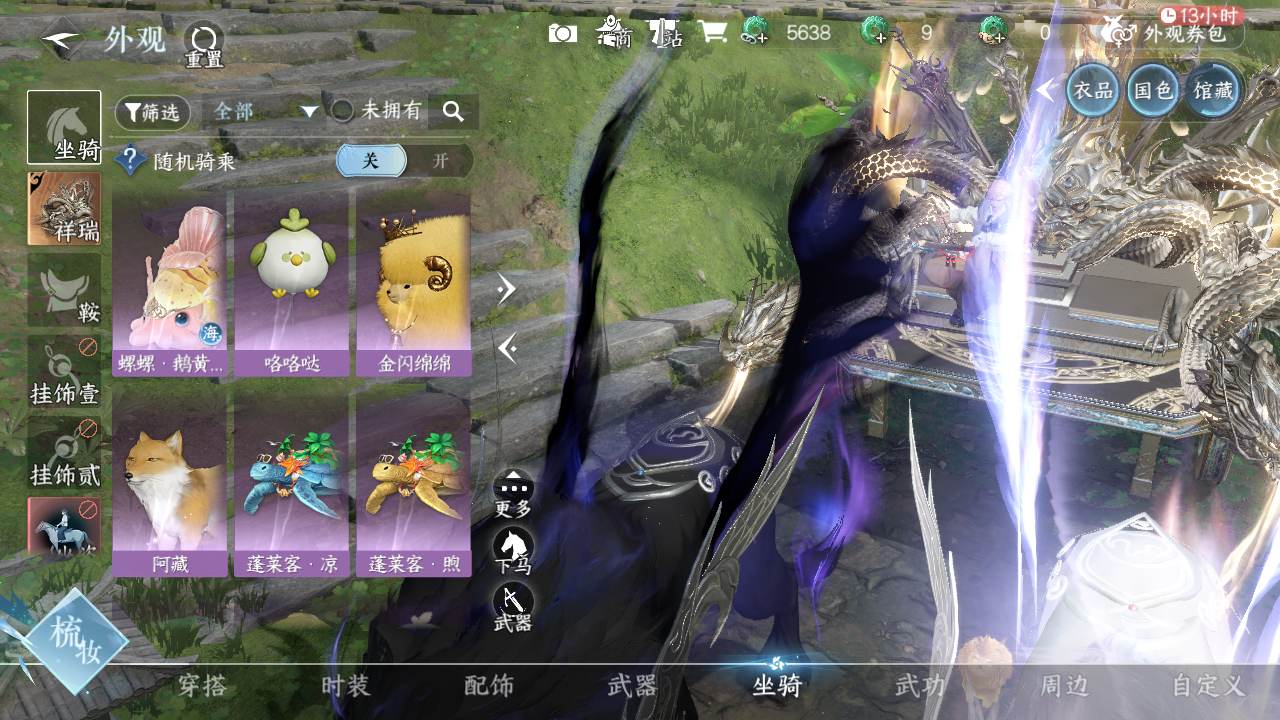Go back using the top-left arrow
Image resolution: width=1280 pixels, height=720 pixels.
pyautogui.click(x=62, y=38)
